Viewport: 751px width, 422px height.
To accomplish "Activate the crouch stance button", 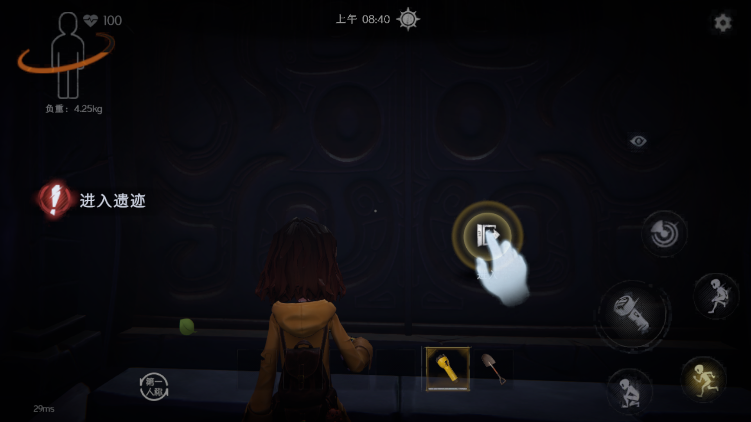I will (630, 390).
